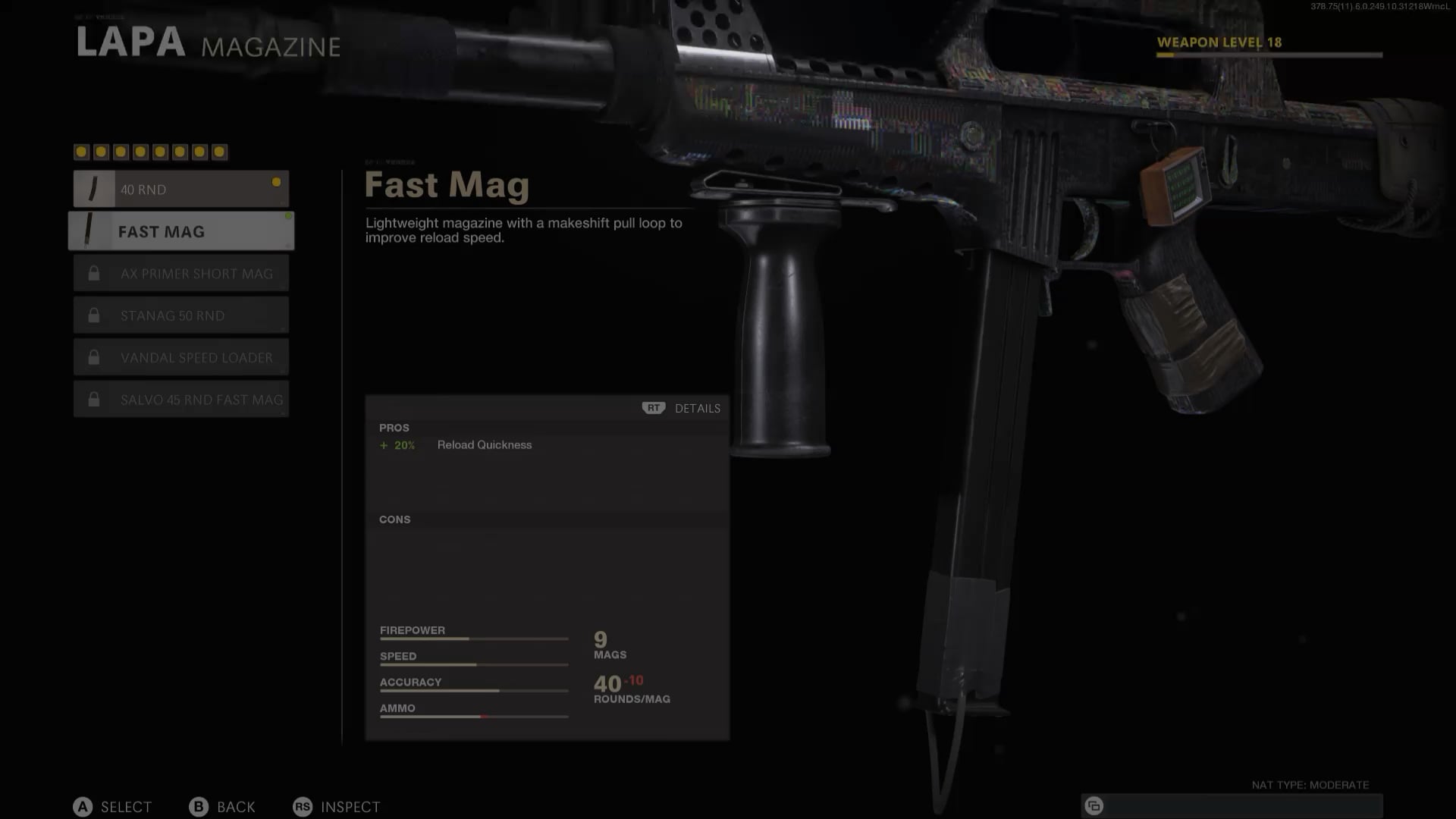
Task: Choose the locked AX Primer Short Mag
Action: pos(180,274)
